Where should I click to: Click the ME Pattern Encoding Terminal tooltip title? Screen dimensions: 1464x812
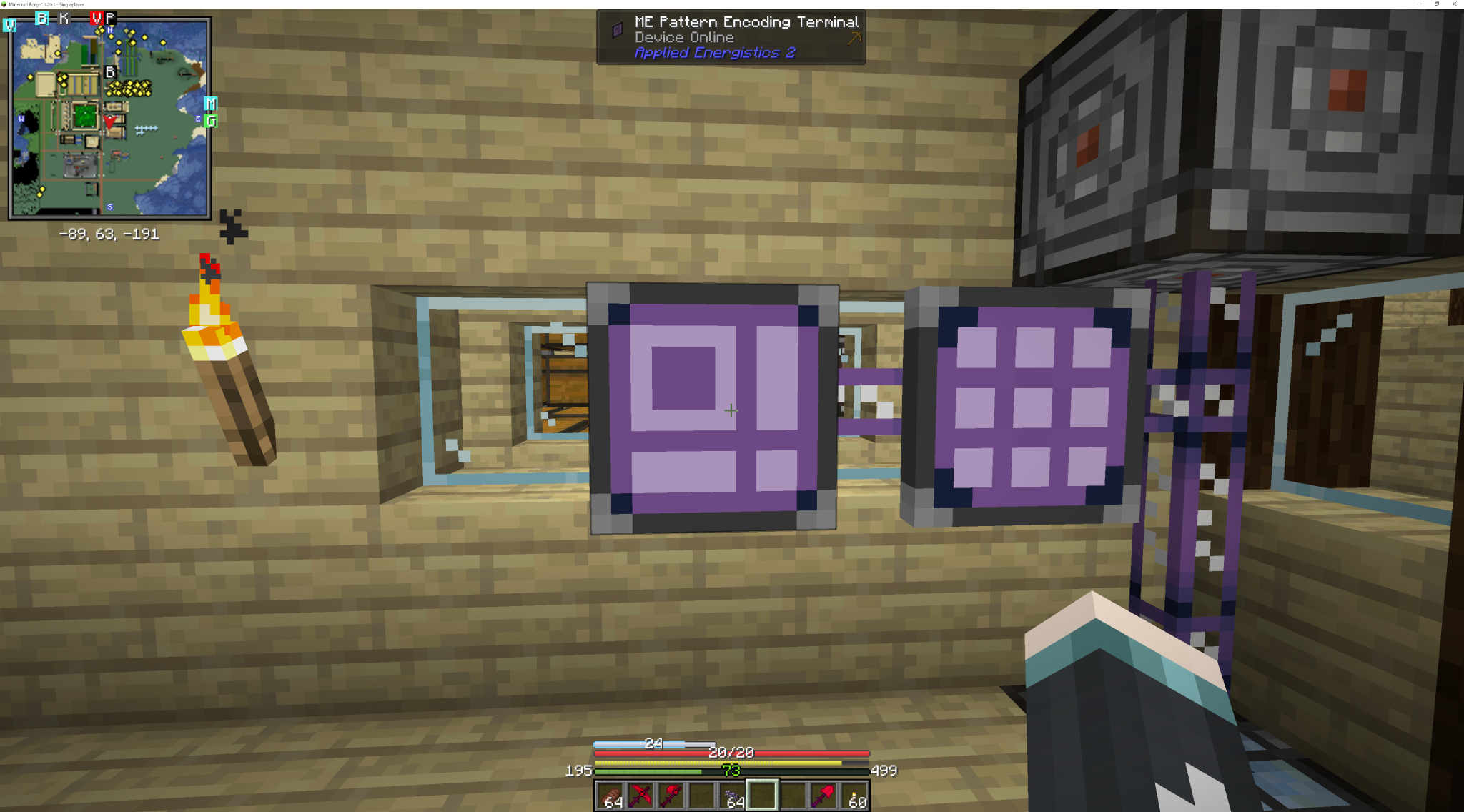746,21
